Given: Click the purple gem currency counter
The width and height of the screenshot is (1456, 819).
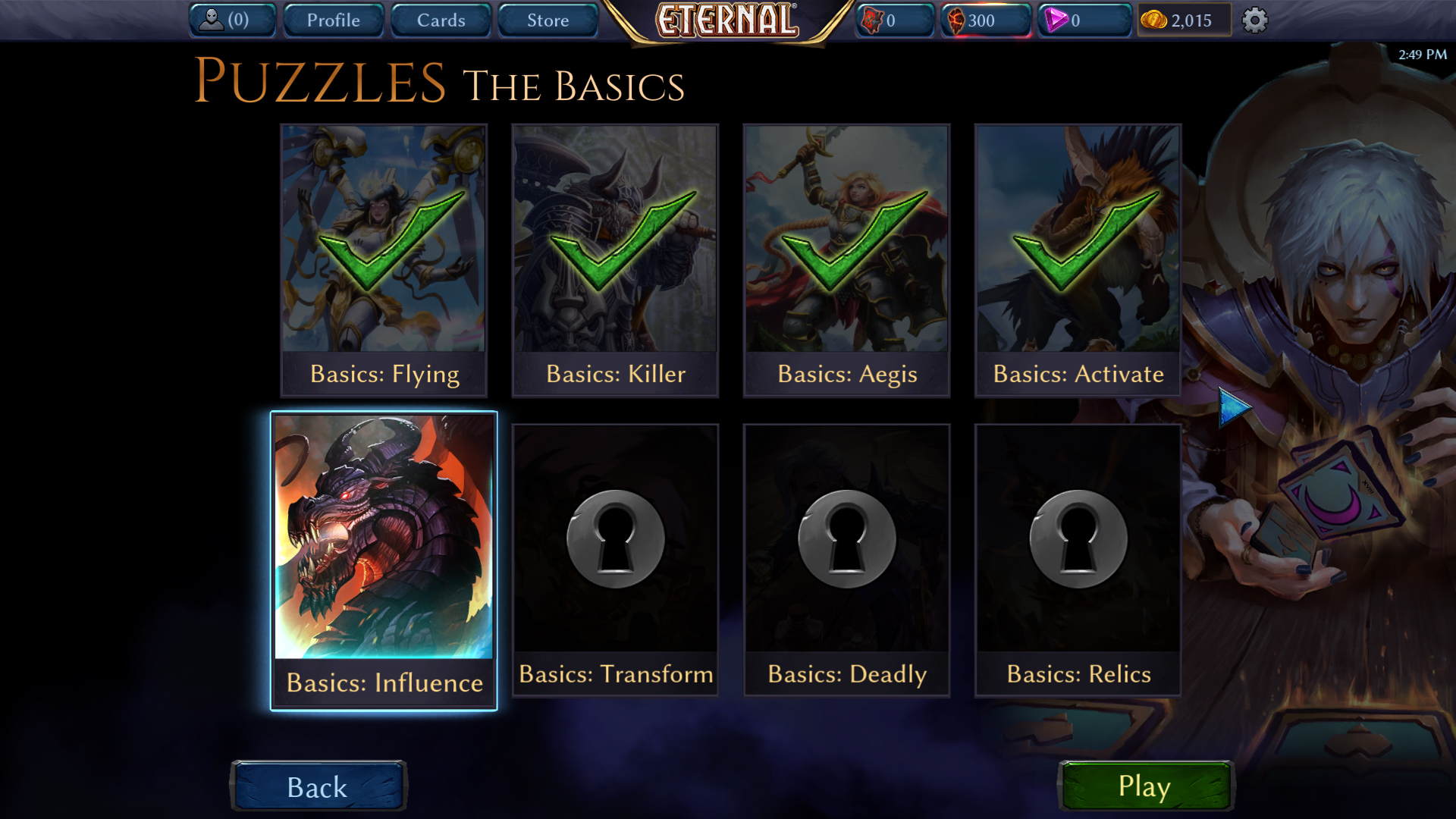Looking at the screenshot, I should 1083,20.
